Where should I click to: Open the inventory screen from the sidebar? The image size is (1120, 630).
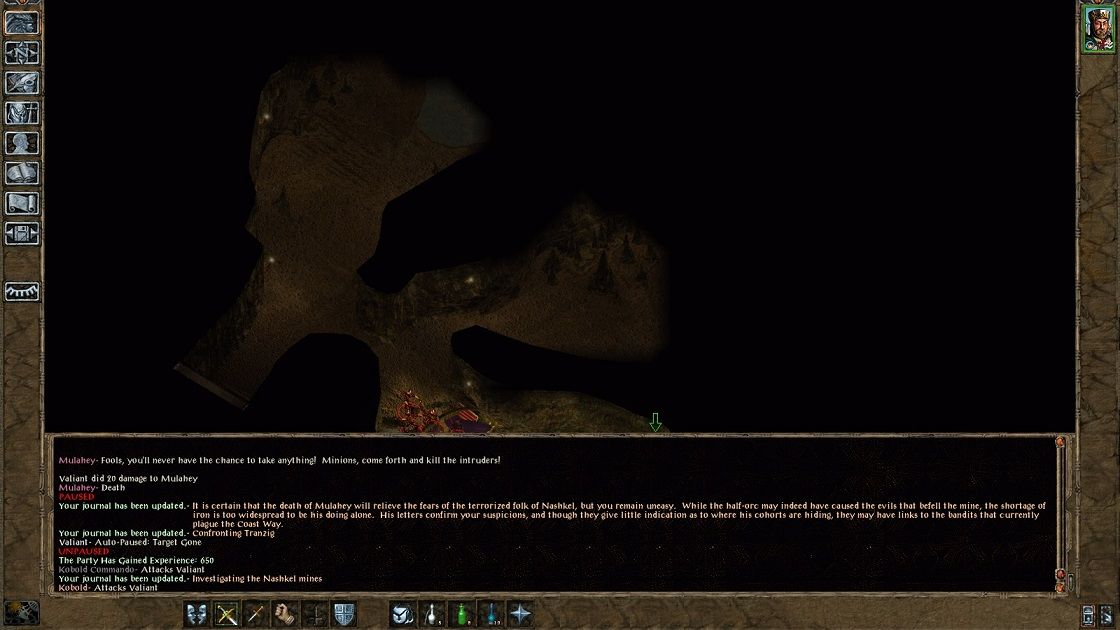point(22,113)
